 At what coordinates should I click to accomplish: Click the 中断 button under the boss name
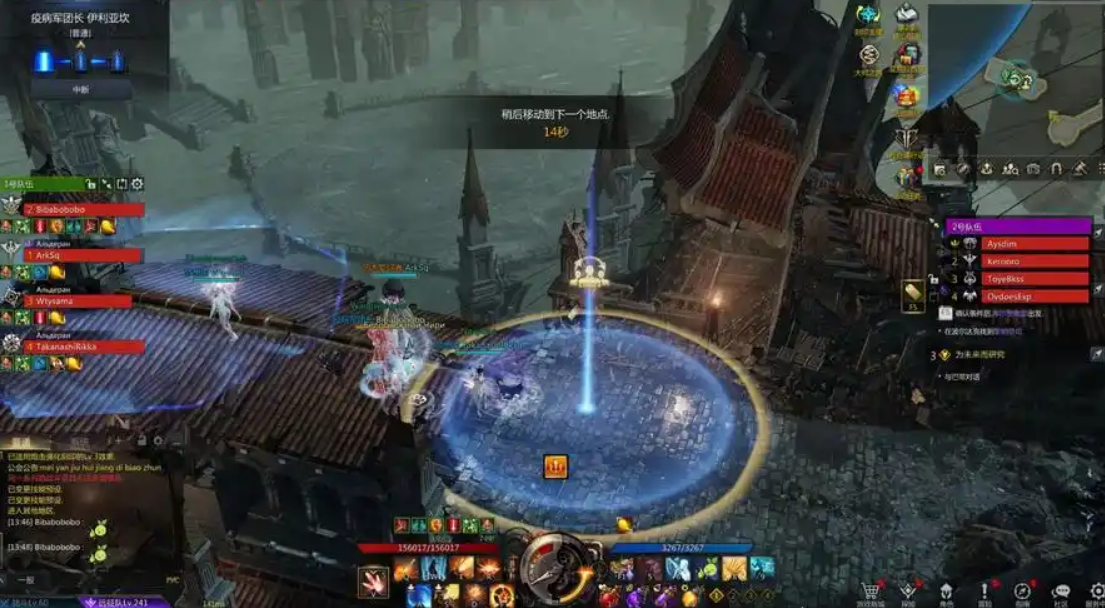click(x=80, y=88)
